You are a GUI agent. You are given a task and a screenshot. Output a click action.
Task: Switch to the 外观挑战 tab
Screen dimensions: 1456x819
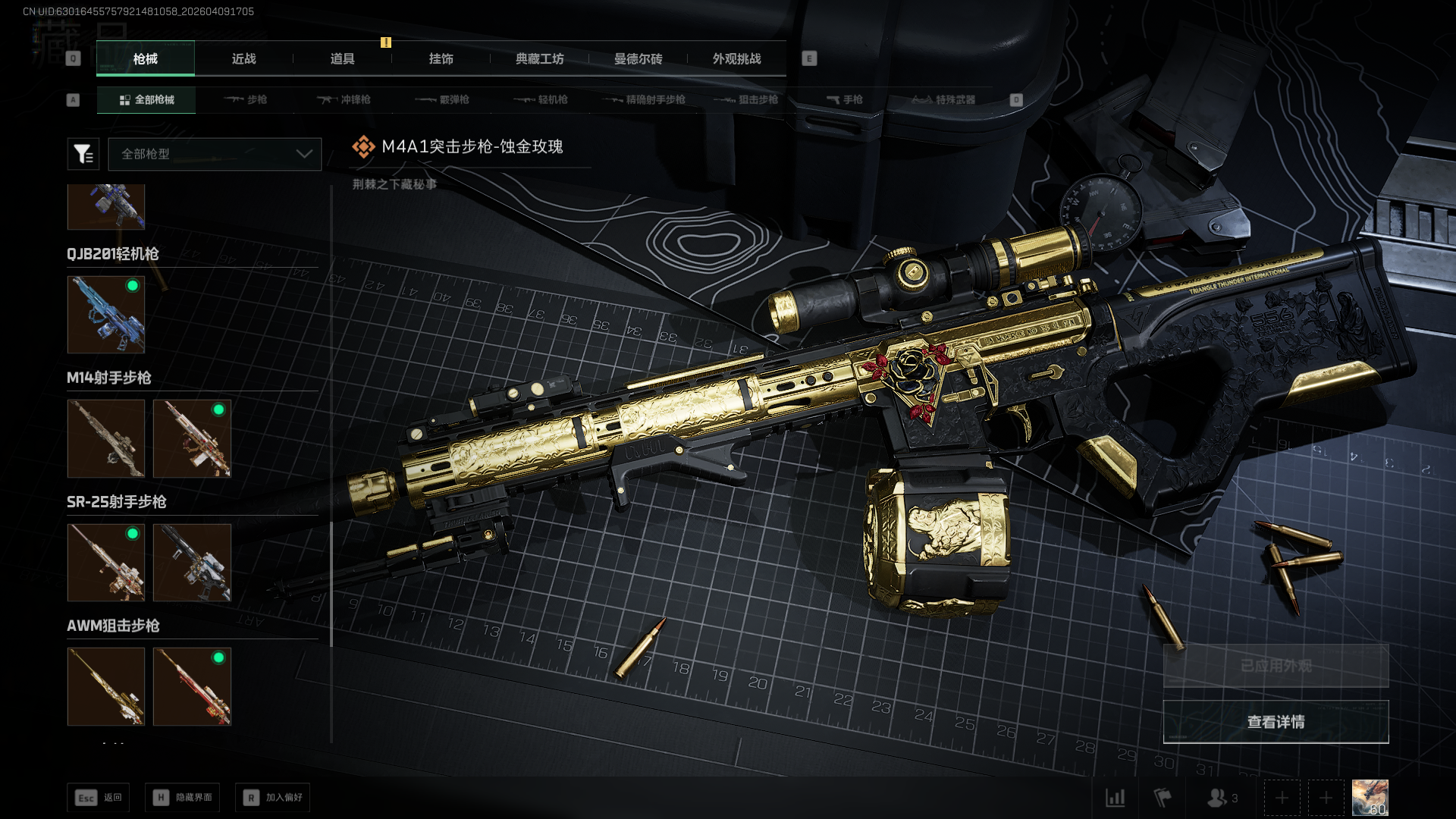coord(736,59)
